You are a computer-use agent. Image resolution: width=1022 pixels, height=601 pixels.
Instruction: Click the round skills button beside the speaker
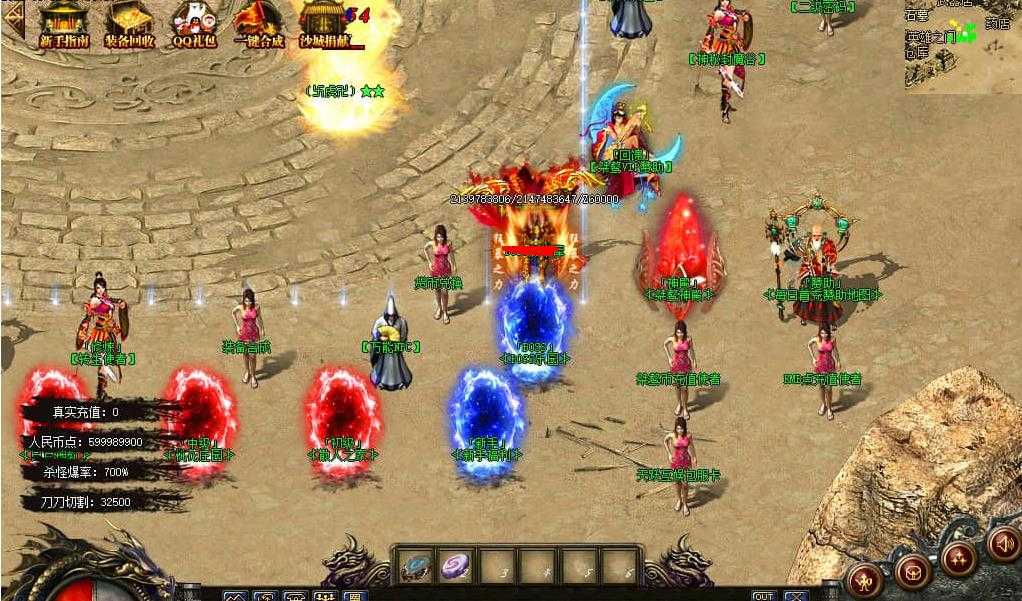959,558
